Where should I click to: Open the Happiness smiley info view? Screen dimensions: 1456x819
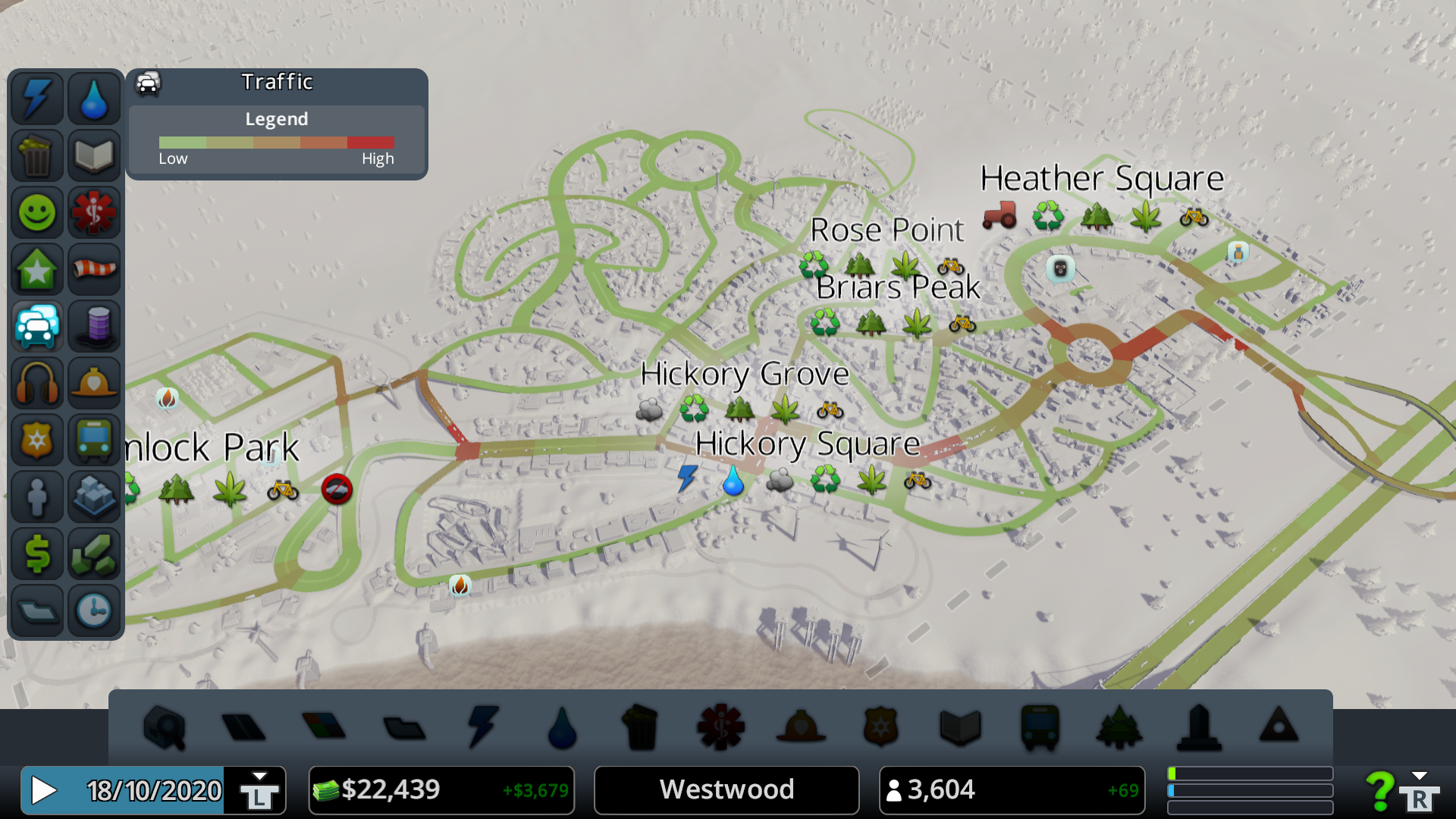36,212
